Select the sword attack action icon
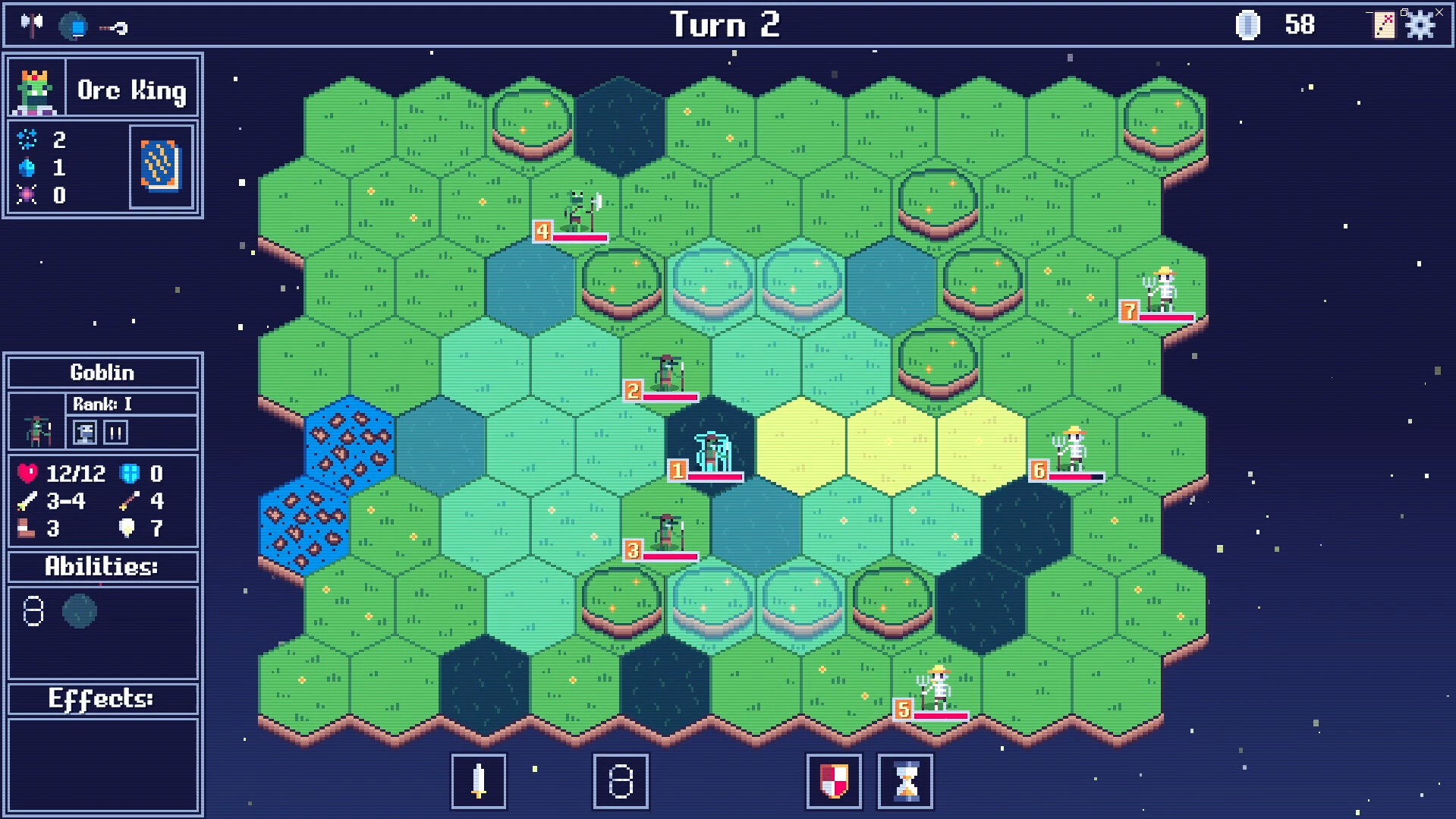The width and height of the screenshot is (1456, 819). coord(478,782)
